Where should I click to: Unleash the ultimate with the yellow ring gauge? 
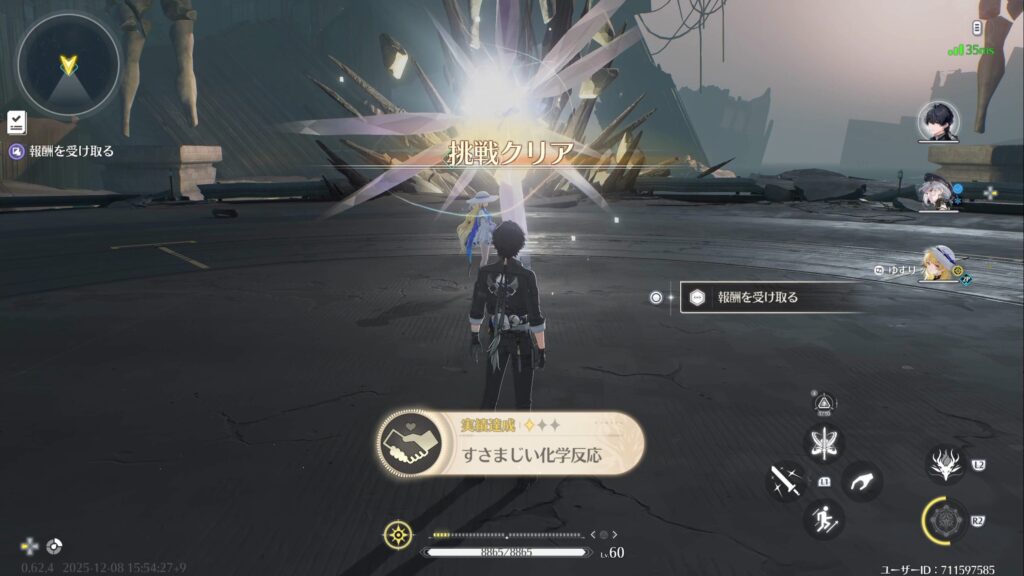[944, 521]
